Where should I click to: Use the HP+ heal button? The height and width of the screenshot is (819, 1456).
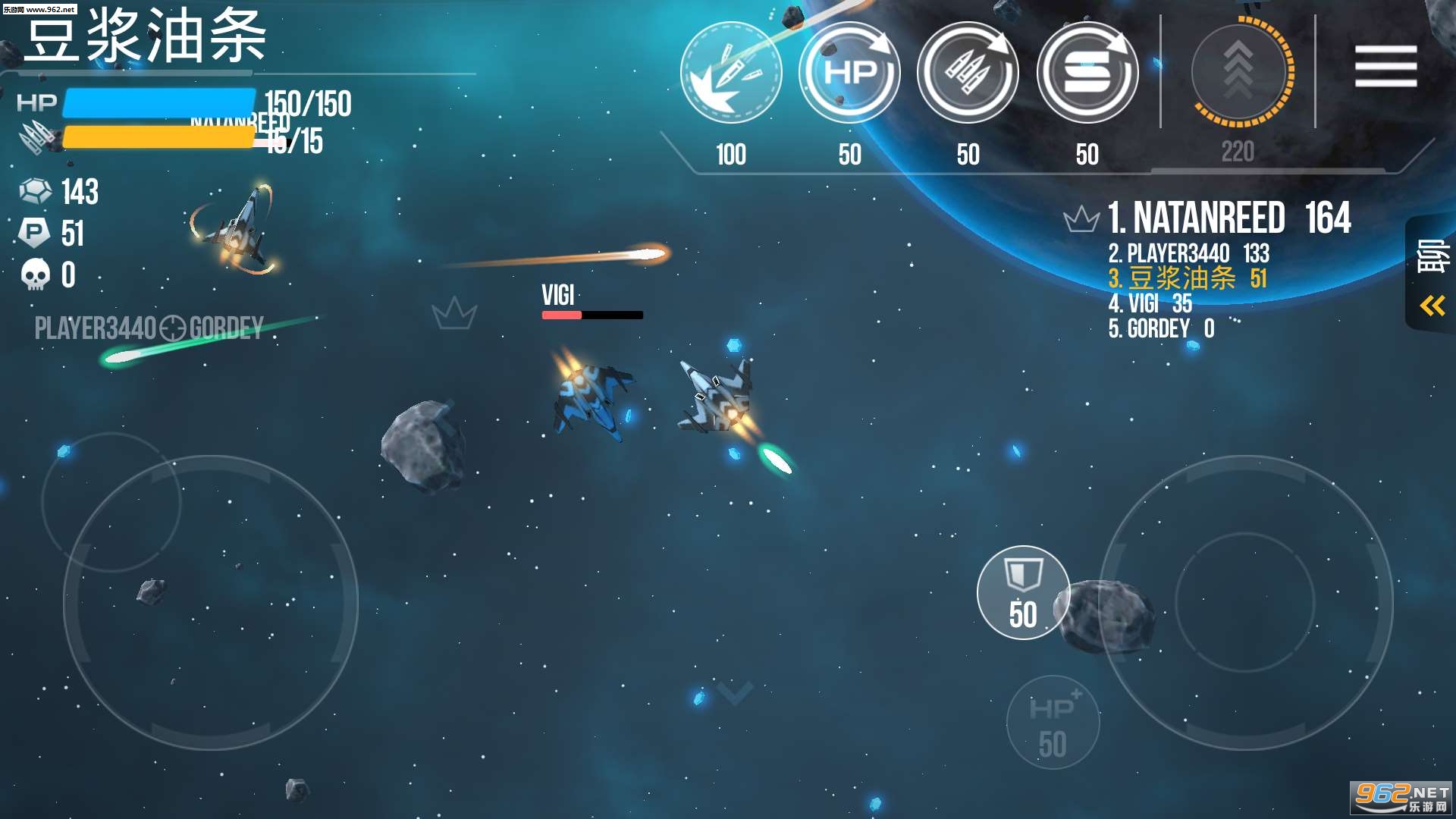1053,722
